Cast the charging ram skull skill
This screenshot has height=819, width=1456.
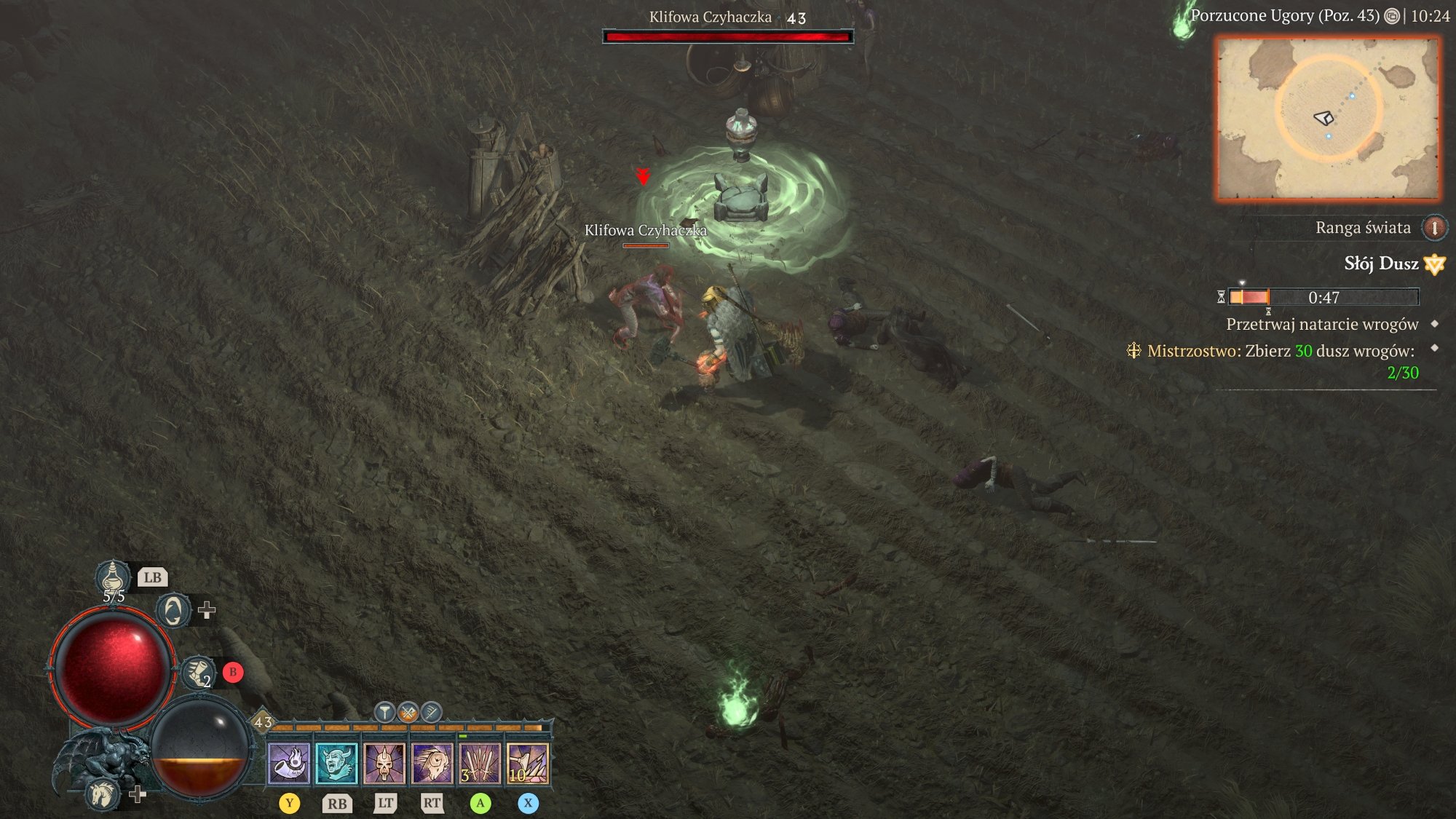pyautogui.click(x=432, y=764)
